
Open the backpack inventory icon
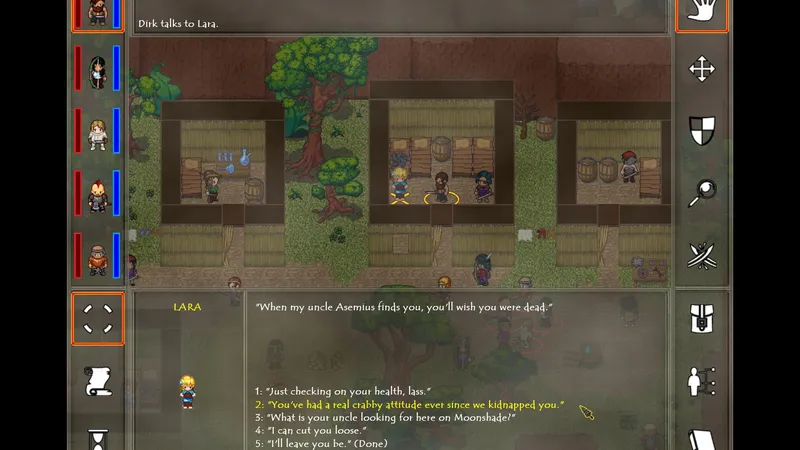point(702,319)
